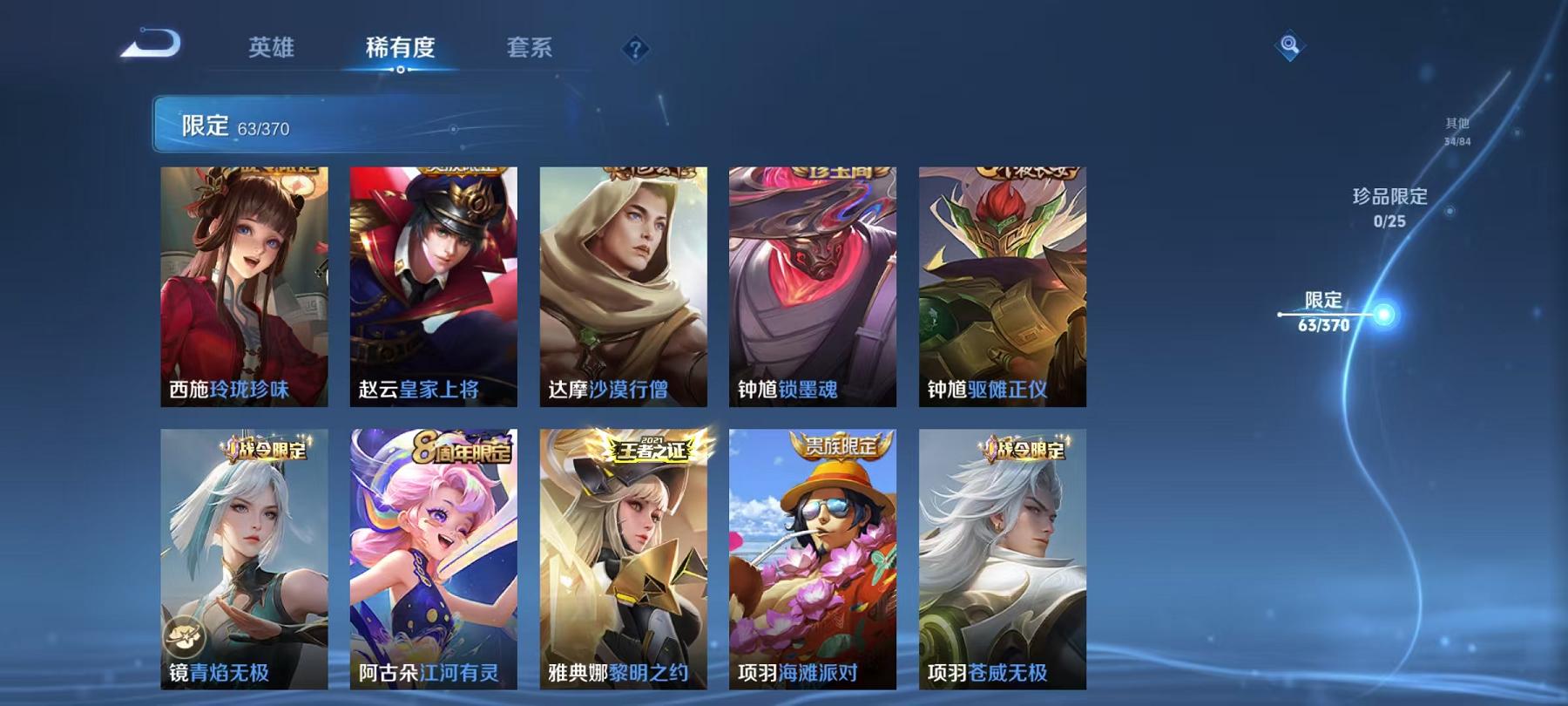Expand the 其他 34/84 category node
The image size is (1568, 706).
pyautogui.click(x=1456, y=129)
